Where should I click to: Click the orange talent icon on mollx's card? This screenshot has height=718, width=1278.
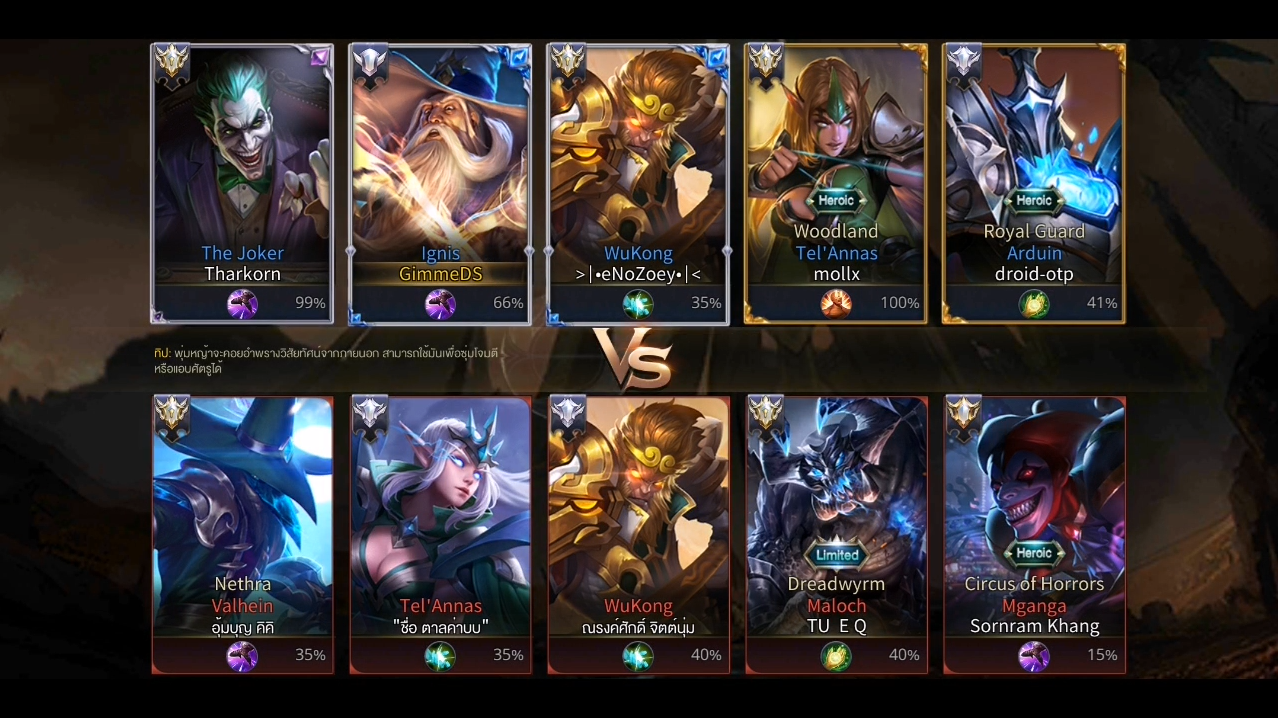click(836, 303)
